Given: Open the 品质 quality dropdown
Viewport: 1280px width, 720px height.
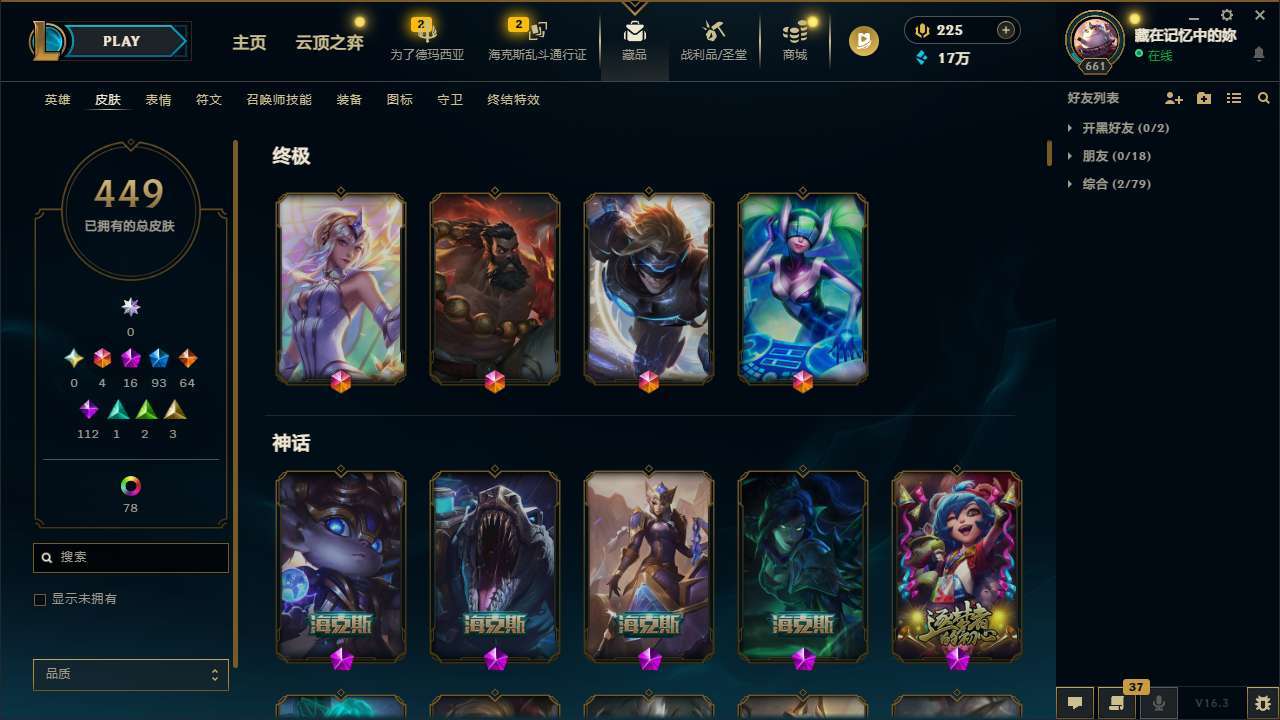Looking at the screenshot, I should click(130, 674).
